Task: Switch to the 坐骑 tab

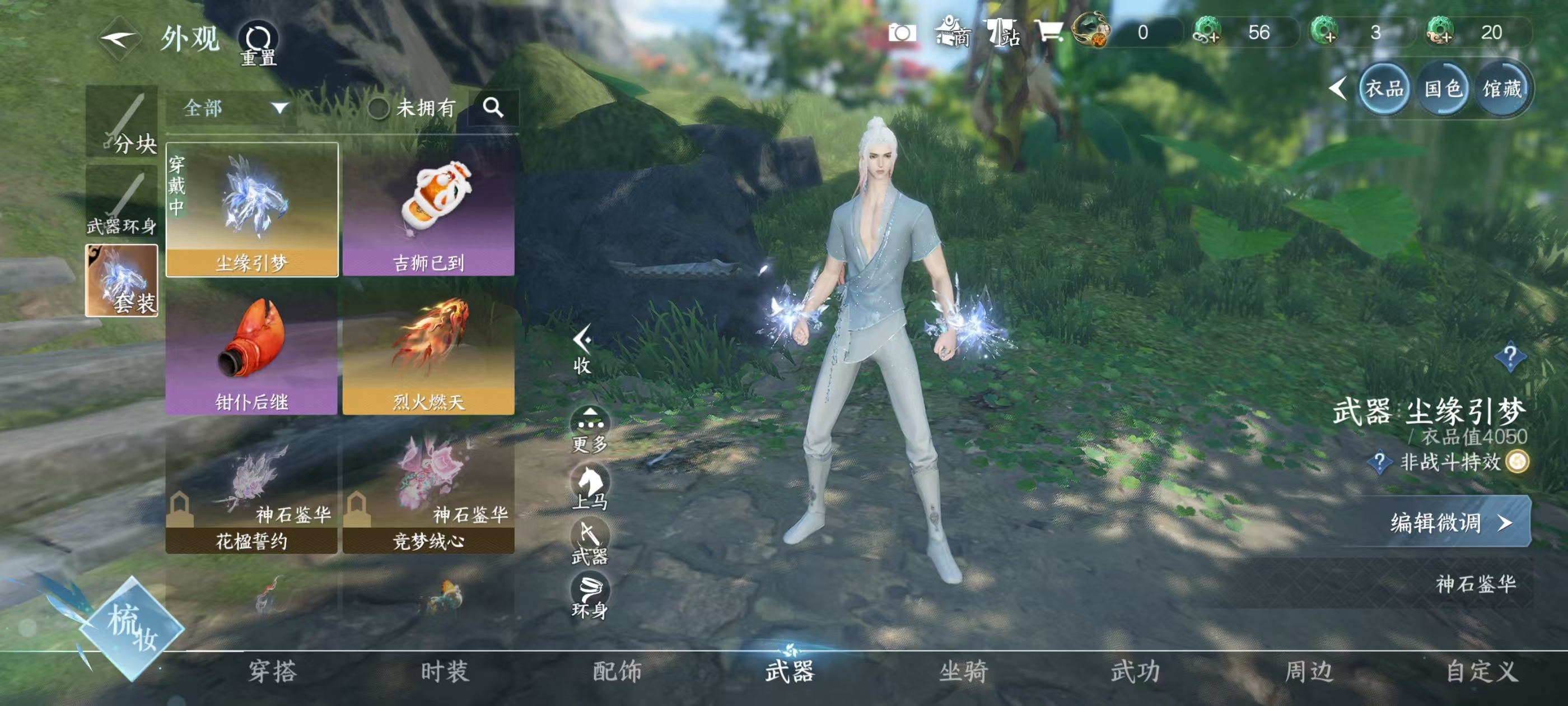Action: (964, 672)
